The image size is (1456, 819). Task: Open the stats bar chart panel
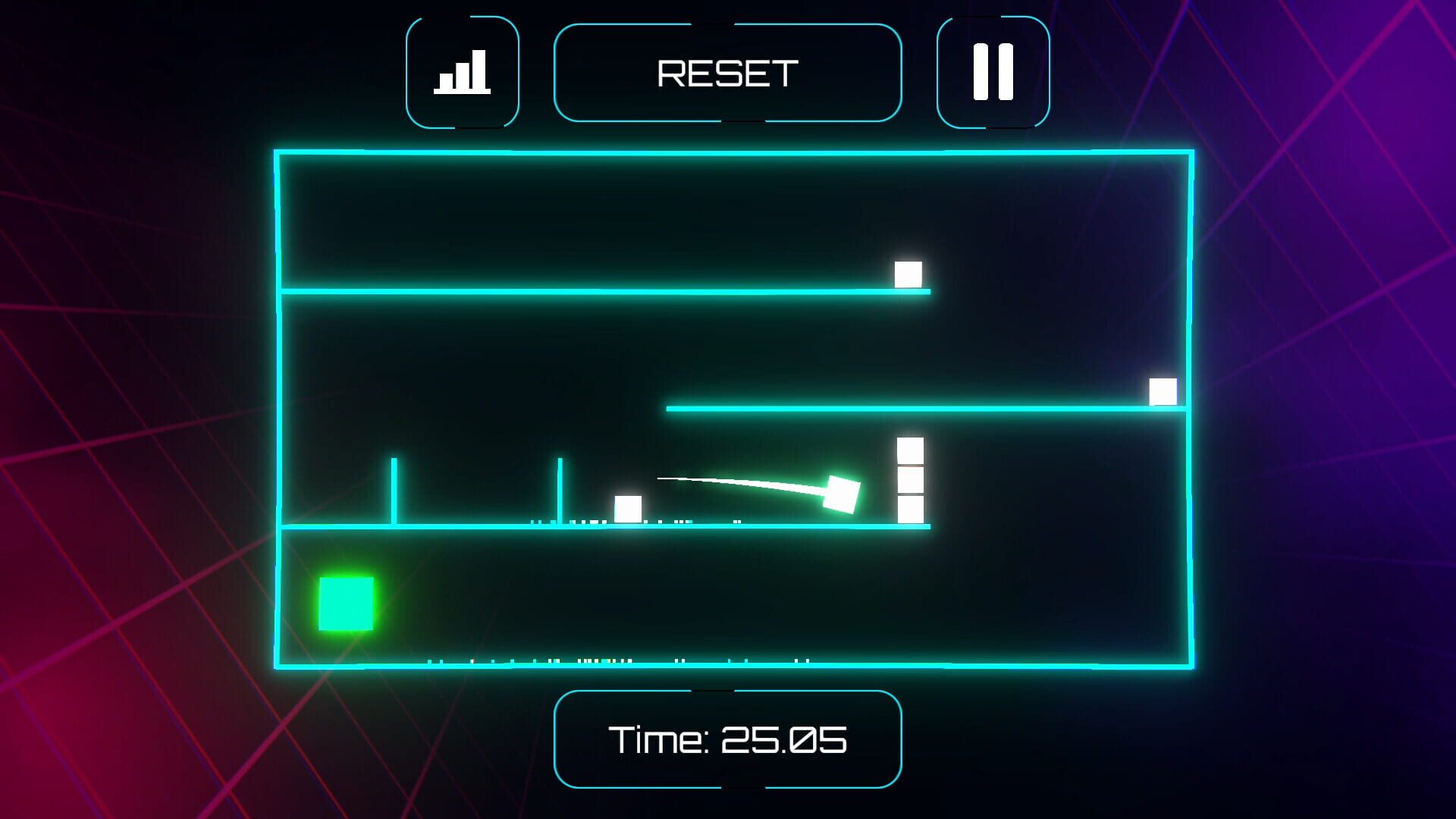pyautogui.click(x=463, y=70)
